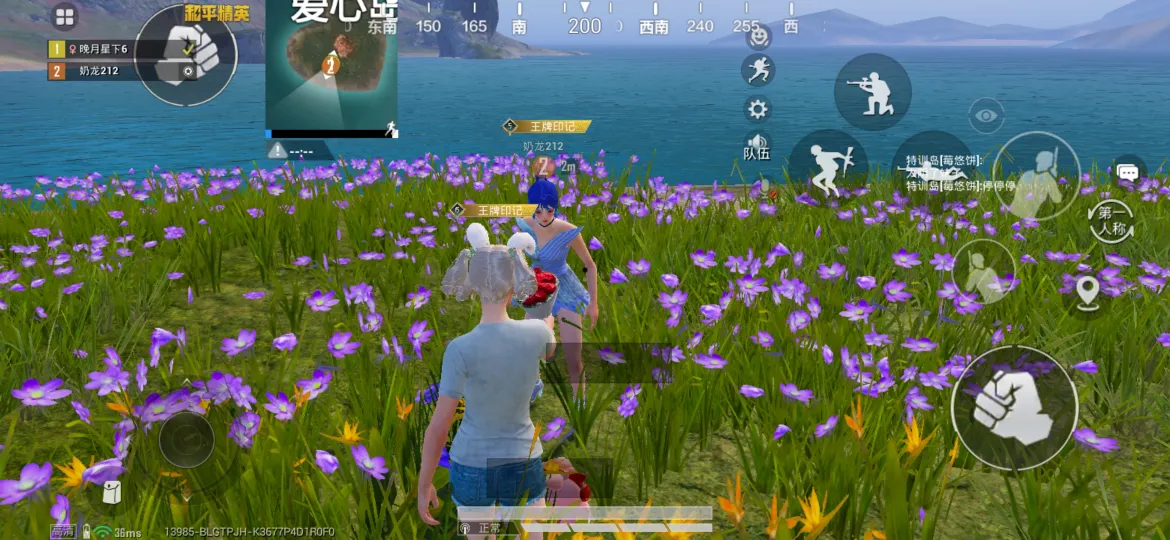Open the smiley emote icon

(759, 37)
